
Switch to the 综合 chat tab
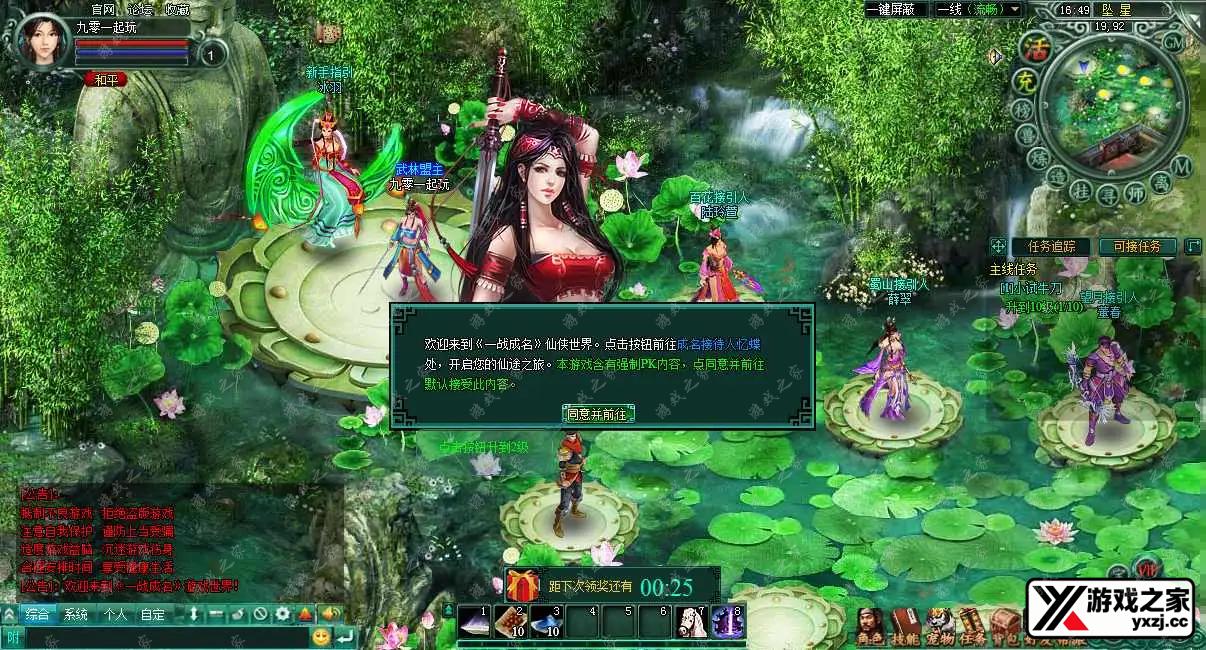tap(38, 614)
